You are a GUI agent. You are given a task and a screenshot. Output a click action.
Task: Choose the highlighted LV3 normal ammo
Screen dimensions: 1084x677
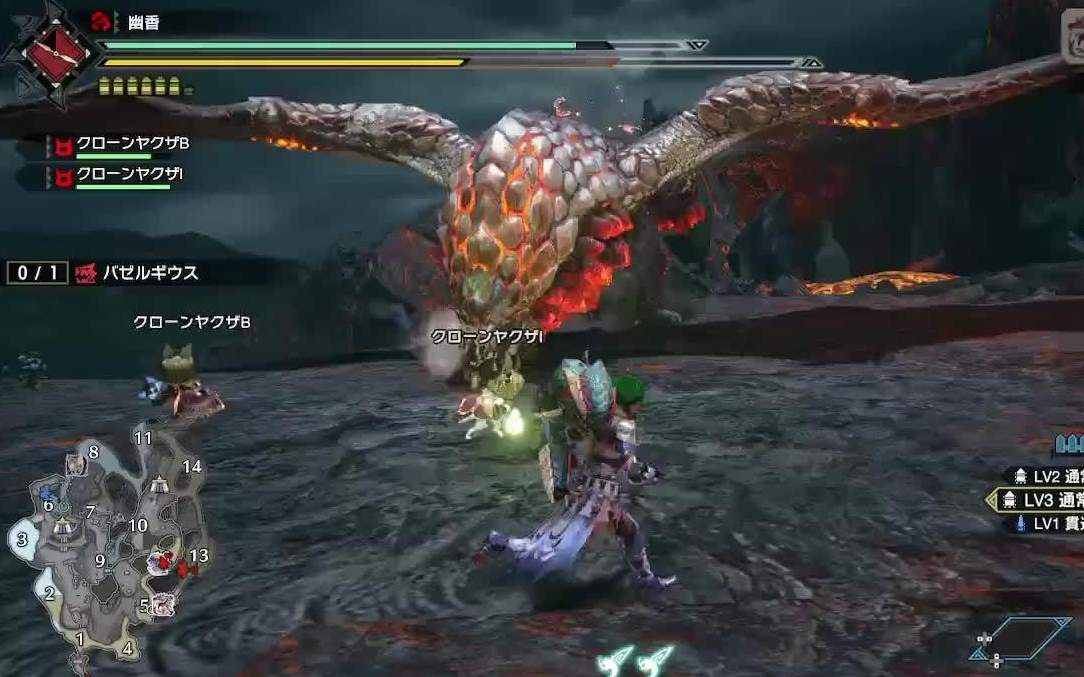[1046, 500]
